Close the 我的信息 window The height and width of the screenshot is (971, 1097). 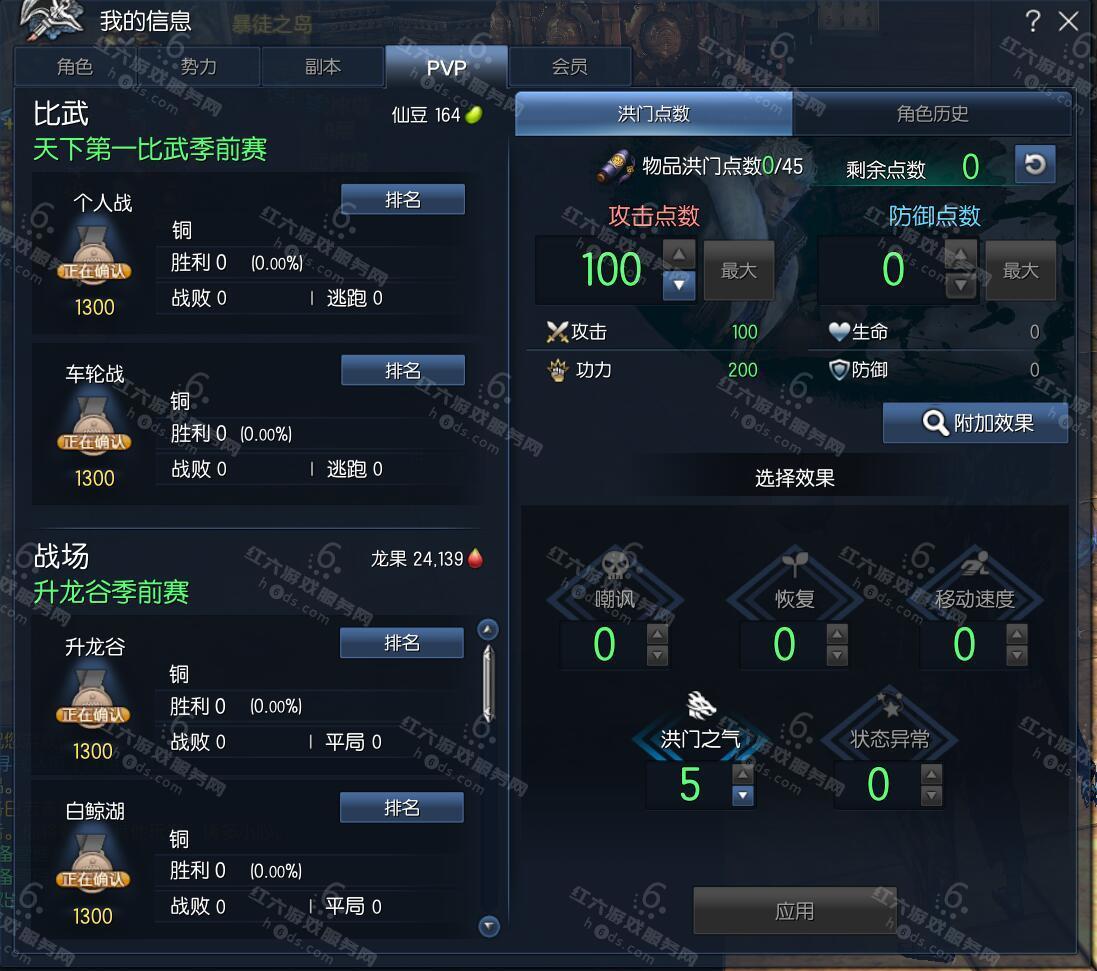click(1069, 21)
